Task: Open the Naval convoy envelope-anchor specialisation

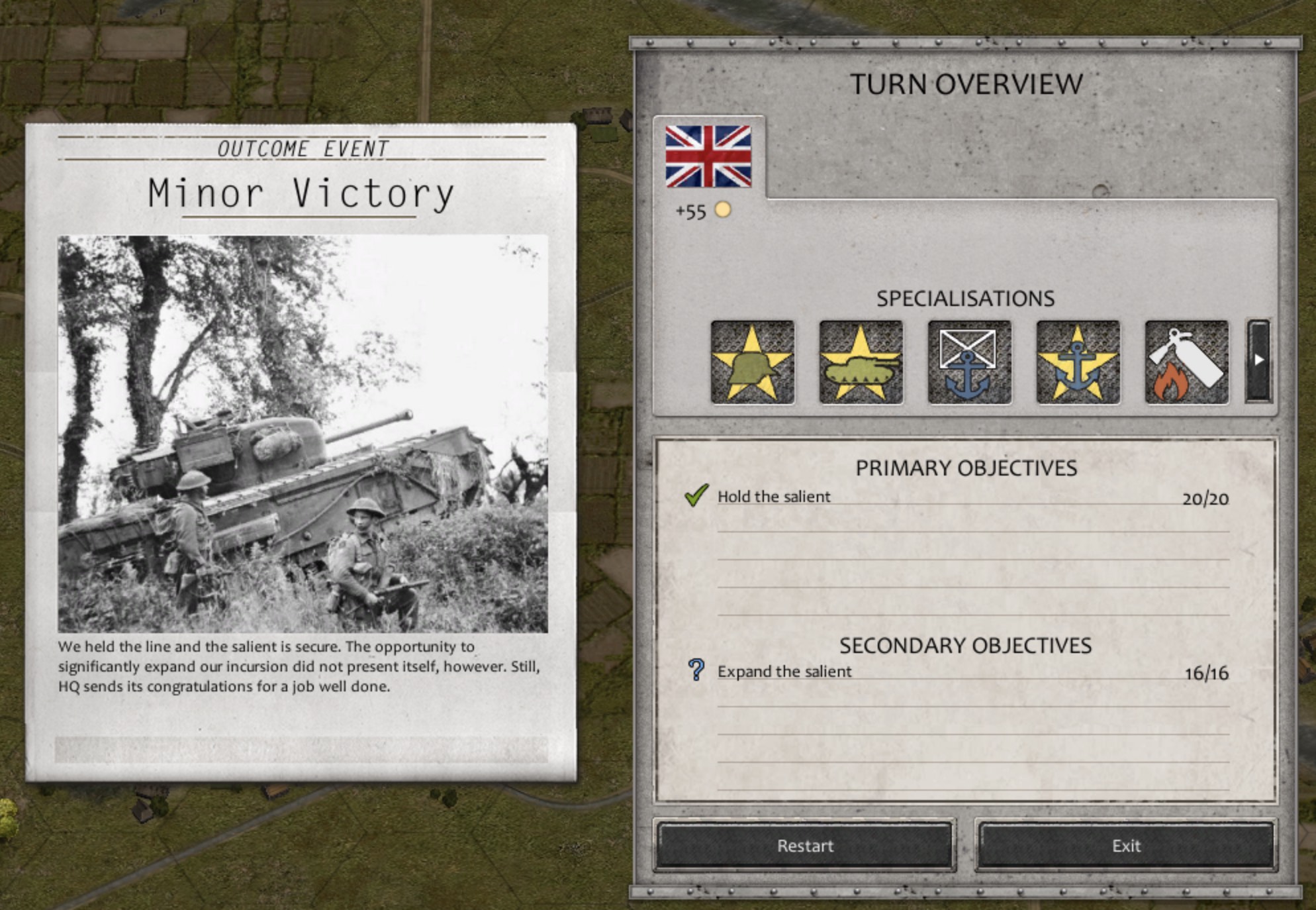Action: (970, 363)
